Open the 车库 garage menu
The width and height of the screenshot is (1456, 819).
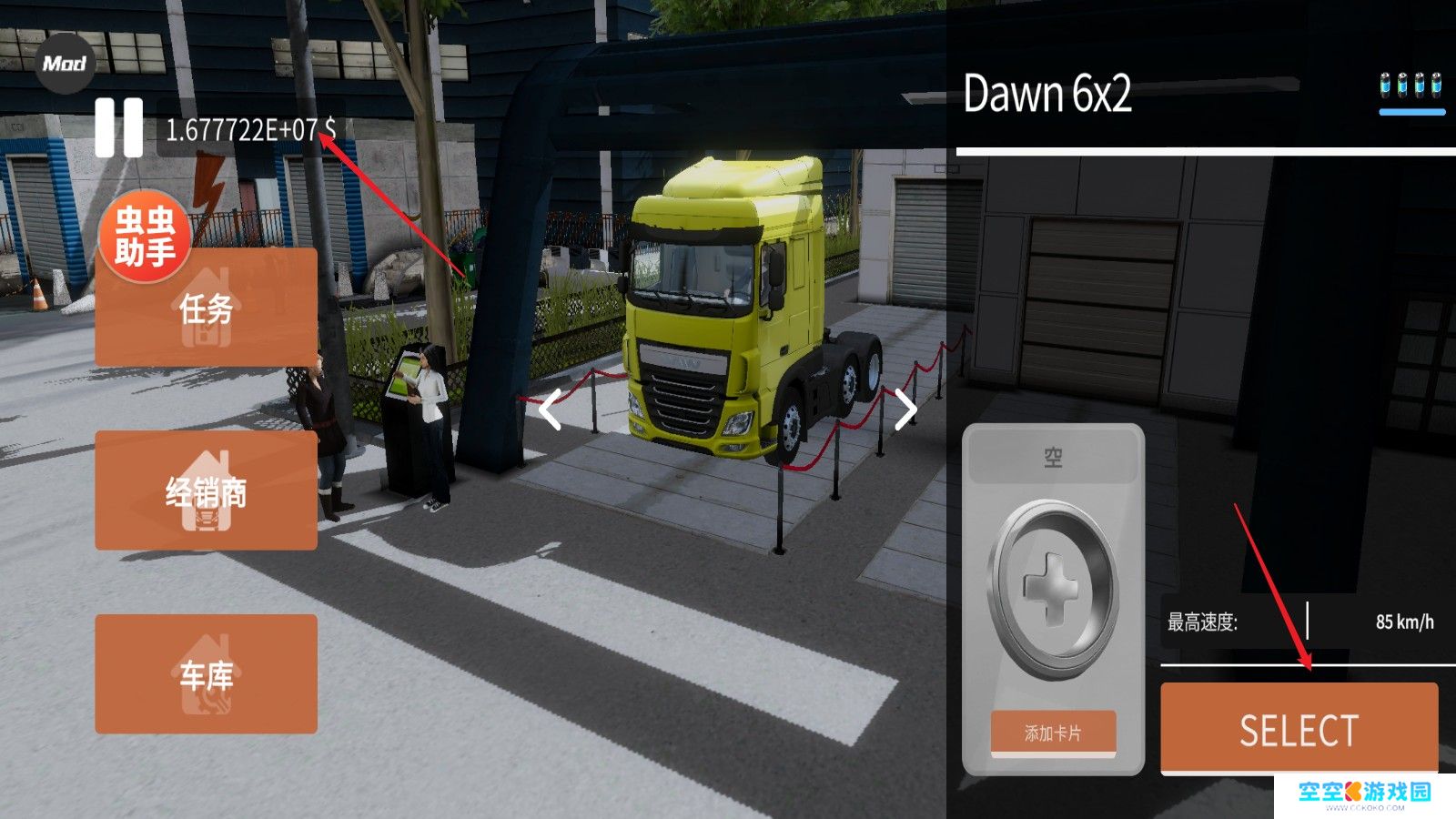[206, 674]
